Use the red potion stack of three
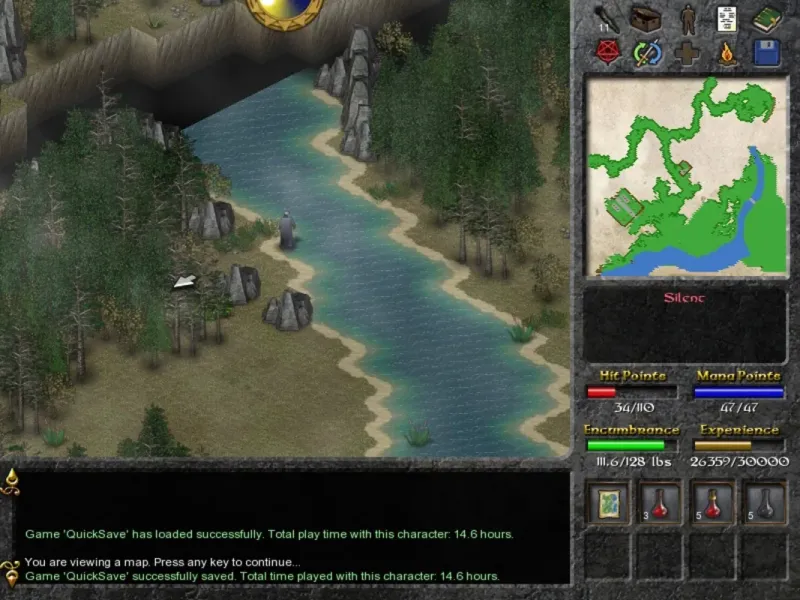800x600 pixels. click(660, 503)
